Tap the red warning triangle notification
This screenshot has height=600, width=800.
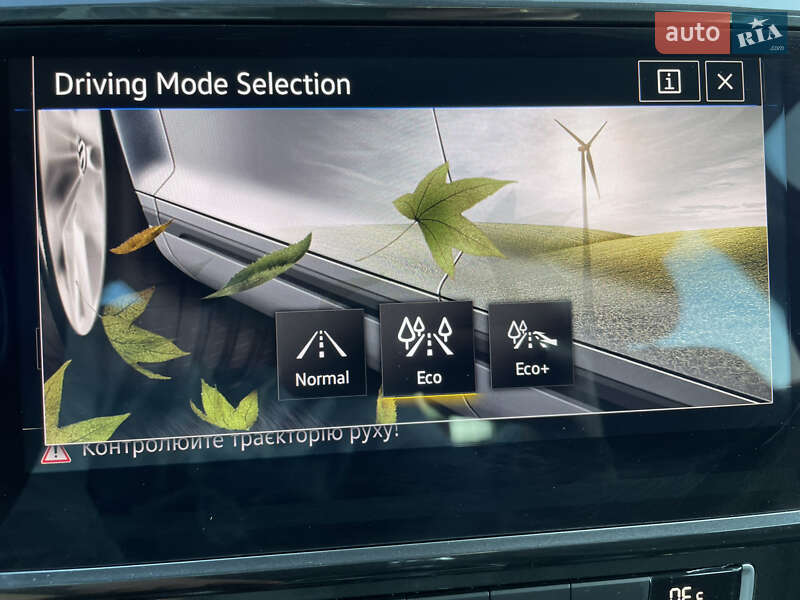56,452
